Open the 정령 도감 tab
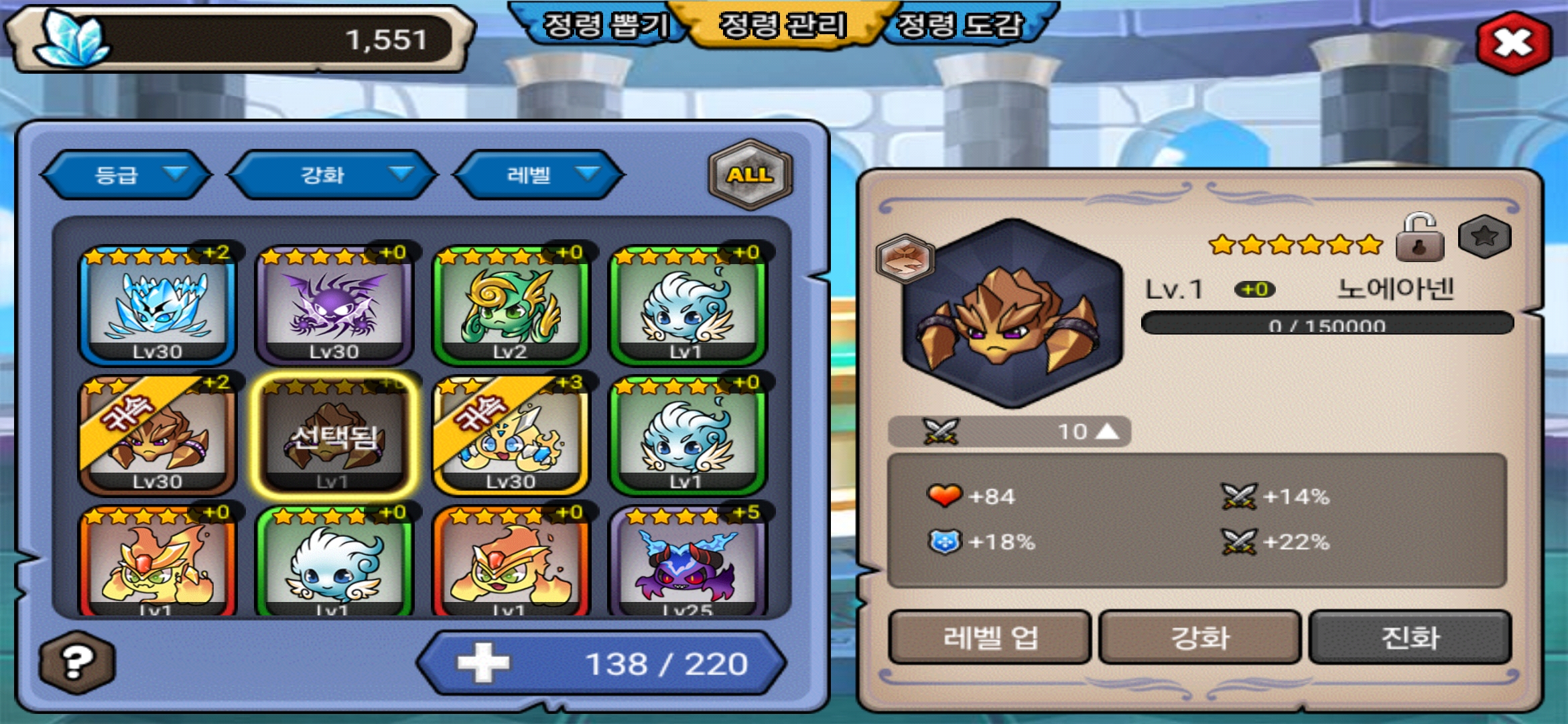Viewport: 1568px width, 724px height. [x=960, y=25]
